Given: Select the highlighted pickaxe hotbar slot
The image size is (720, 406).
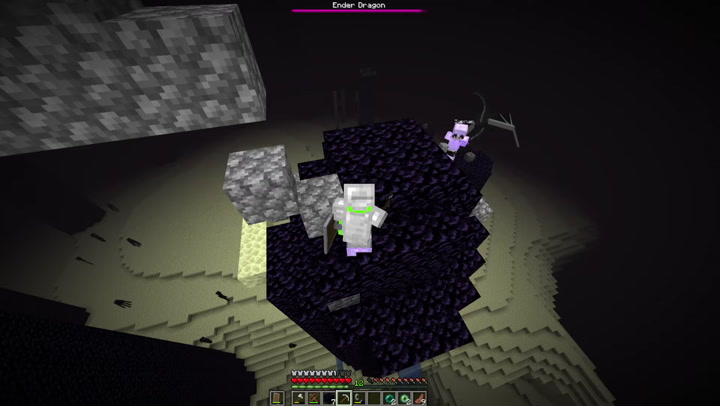Looking at the screenshot, I should (x=343, y=398).
